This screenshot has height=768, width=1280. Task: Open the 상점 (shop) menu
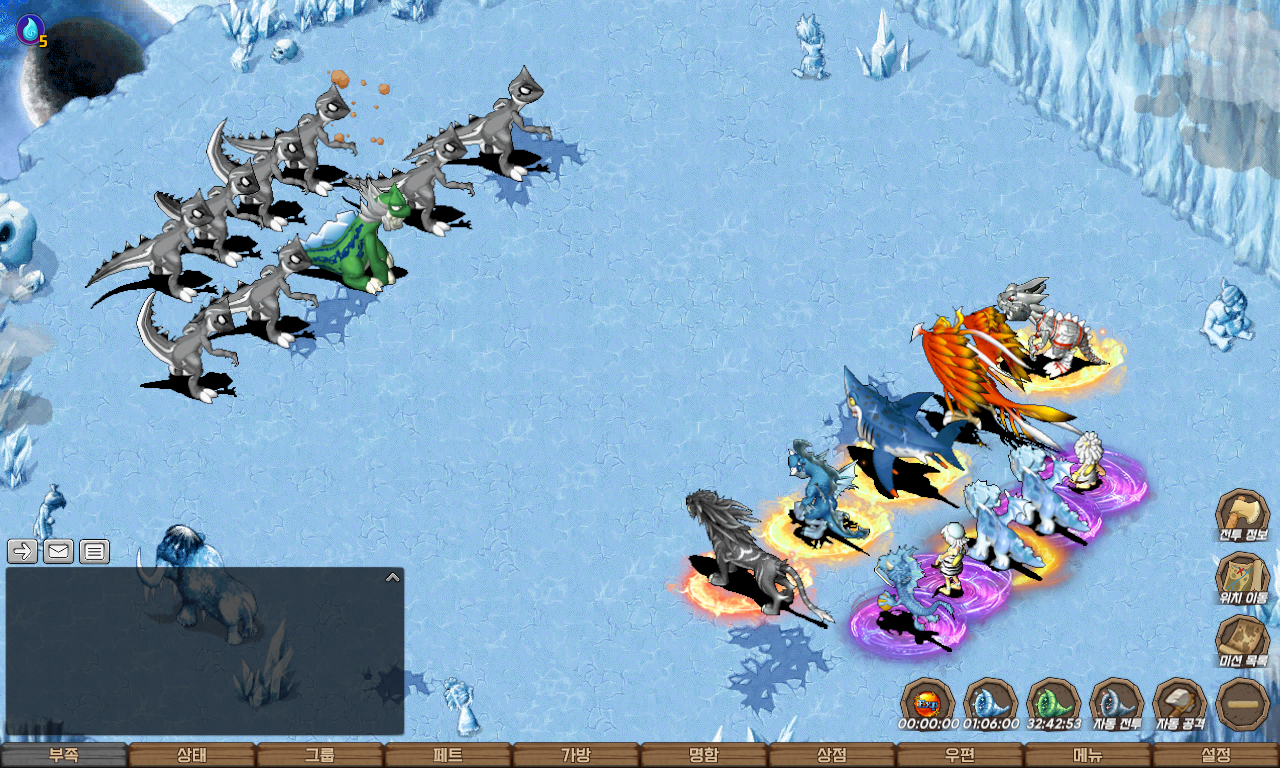tap(832, 755)
